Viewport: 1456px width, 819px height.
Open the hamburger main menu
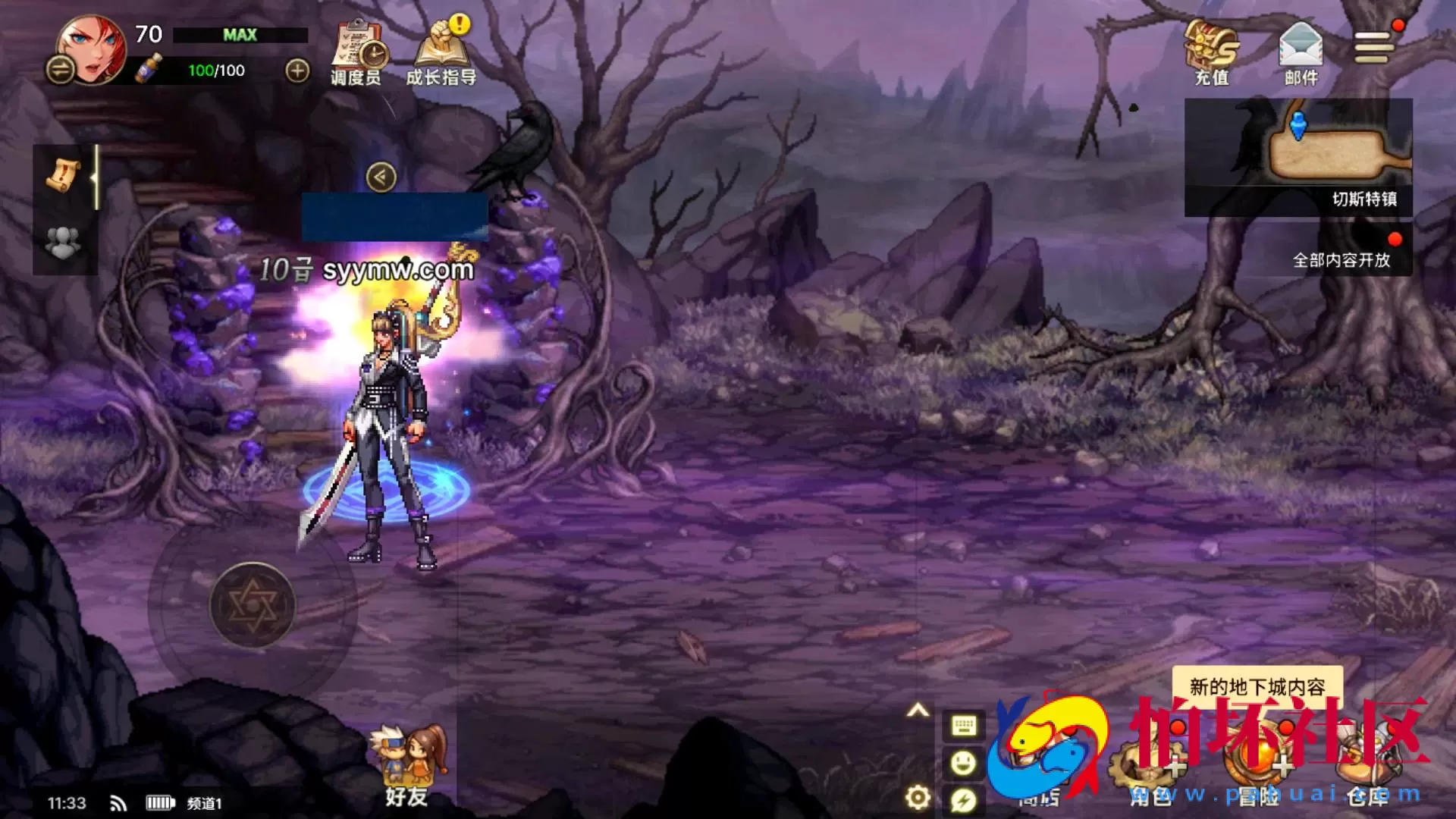(x=1374, y=47)
